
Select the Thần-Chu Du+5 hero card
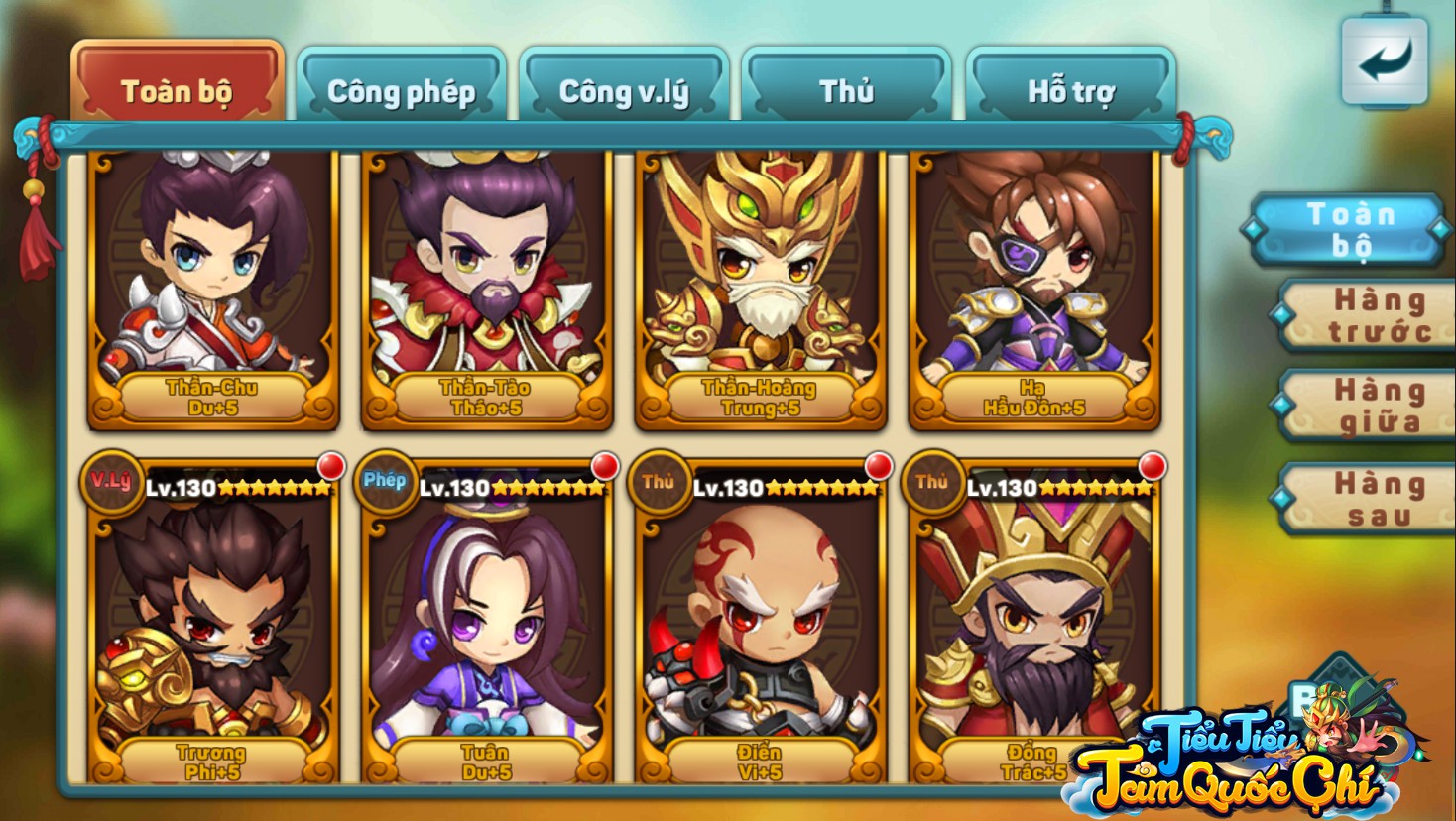tap(213, 288)
